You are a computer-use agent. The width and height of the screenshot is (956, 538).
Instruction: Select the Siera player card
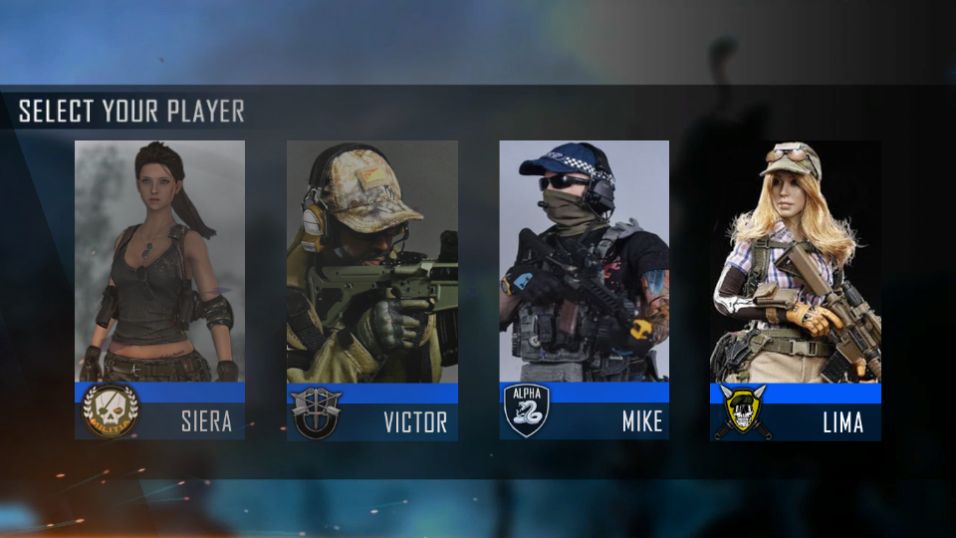[160, 290]
